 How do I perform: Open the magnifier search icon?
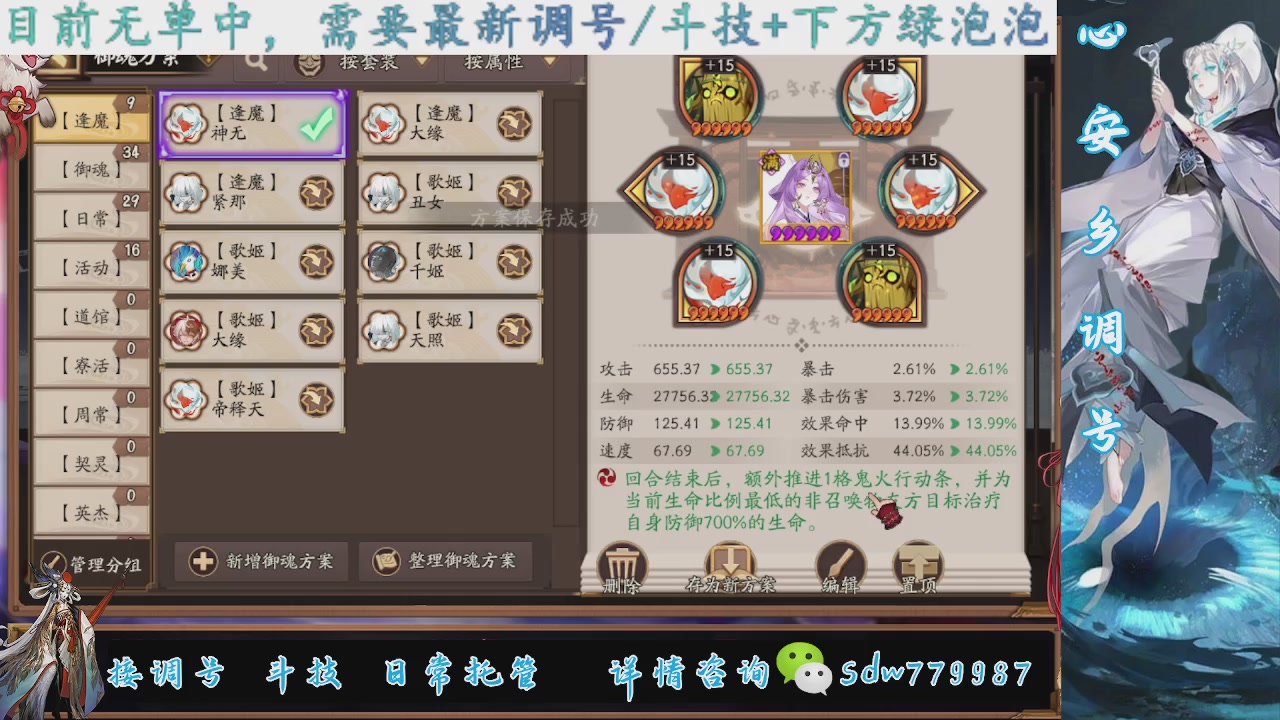(x=257, y=62)
